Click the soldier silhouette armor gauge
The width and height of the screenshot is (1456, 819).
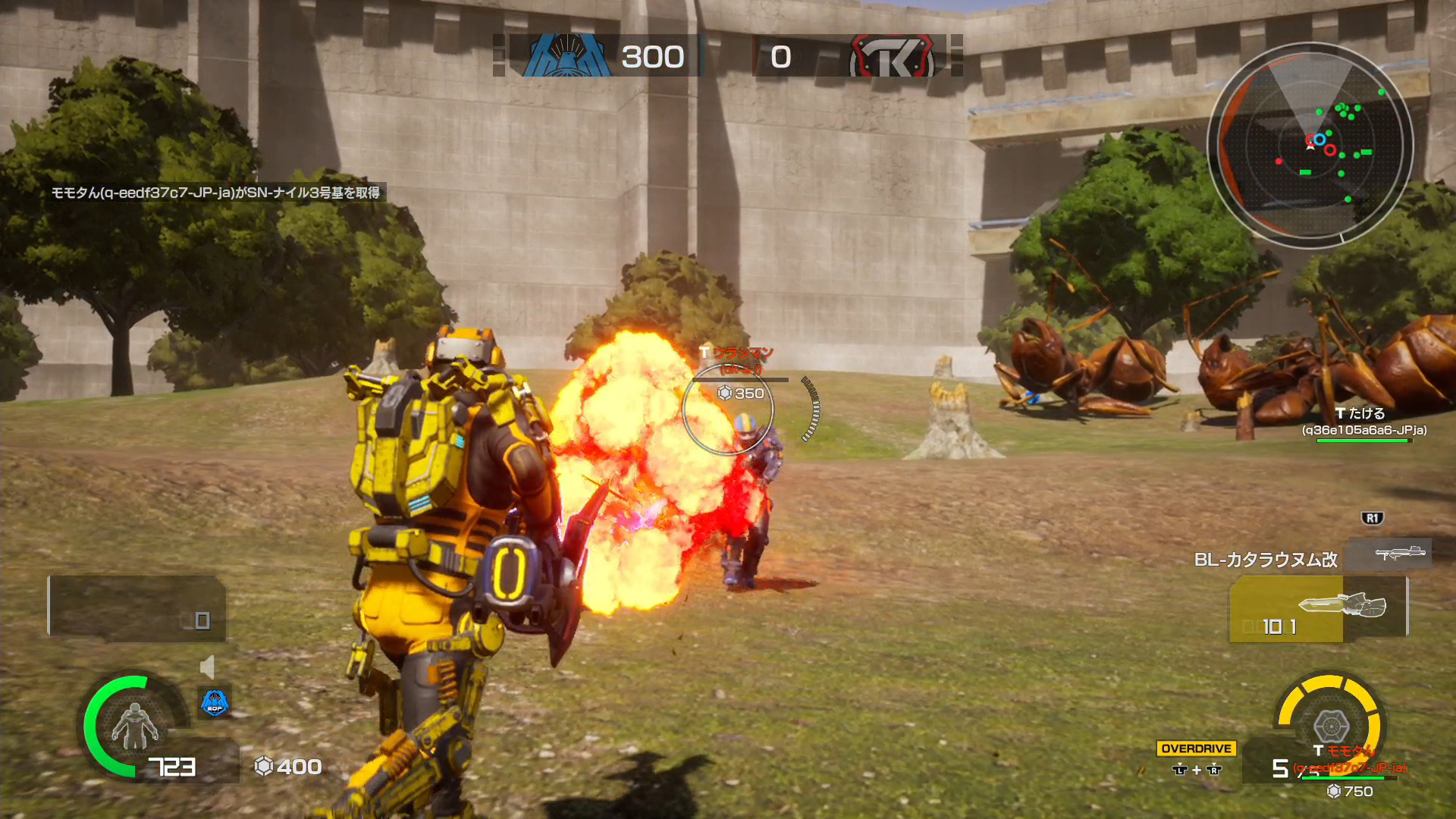133,726
